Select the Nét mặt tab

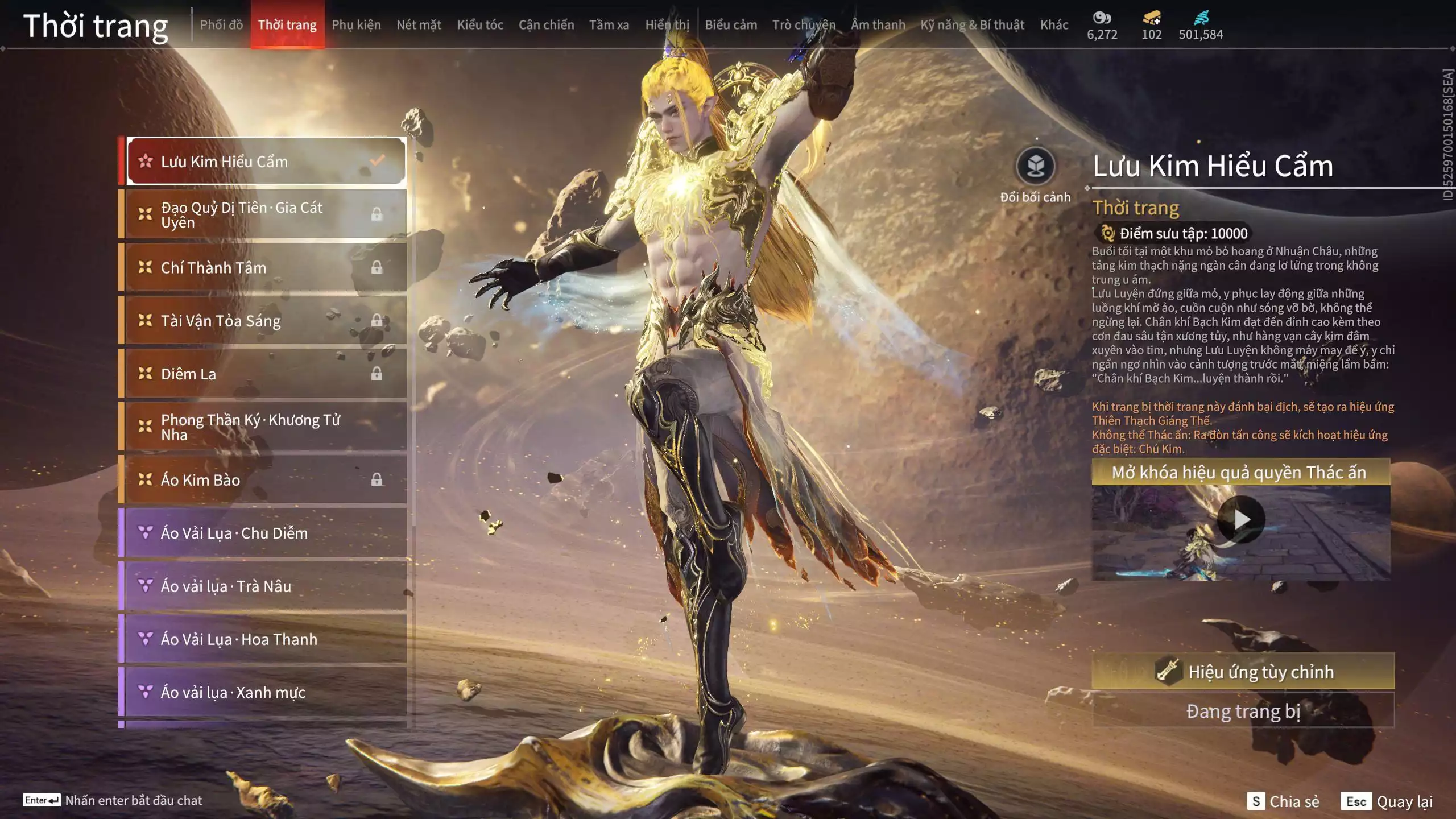tap(419, 25)
